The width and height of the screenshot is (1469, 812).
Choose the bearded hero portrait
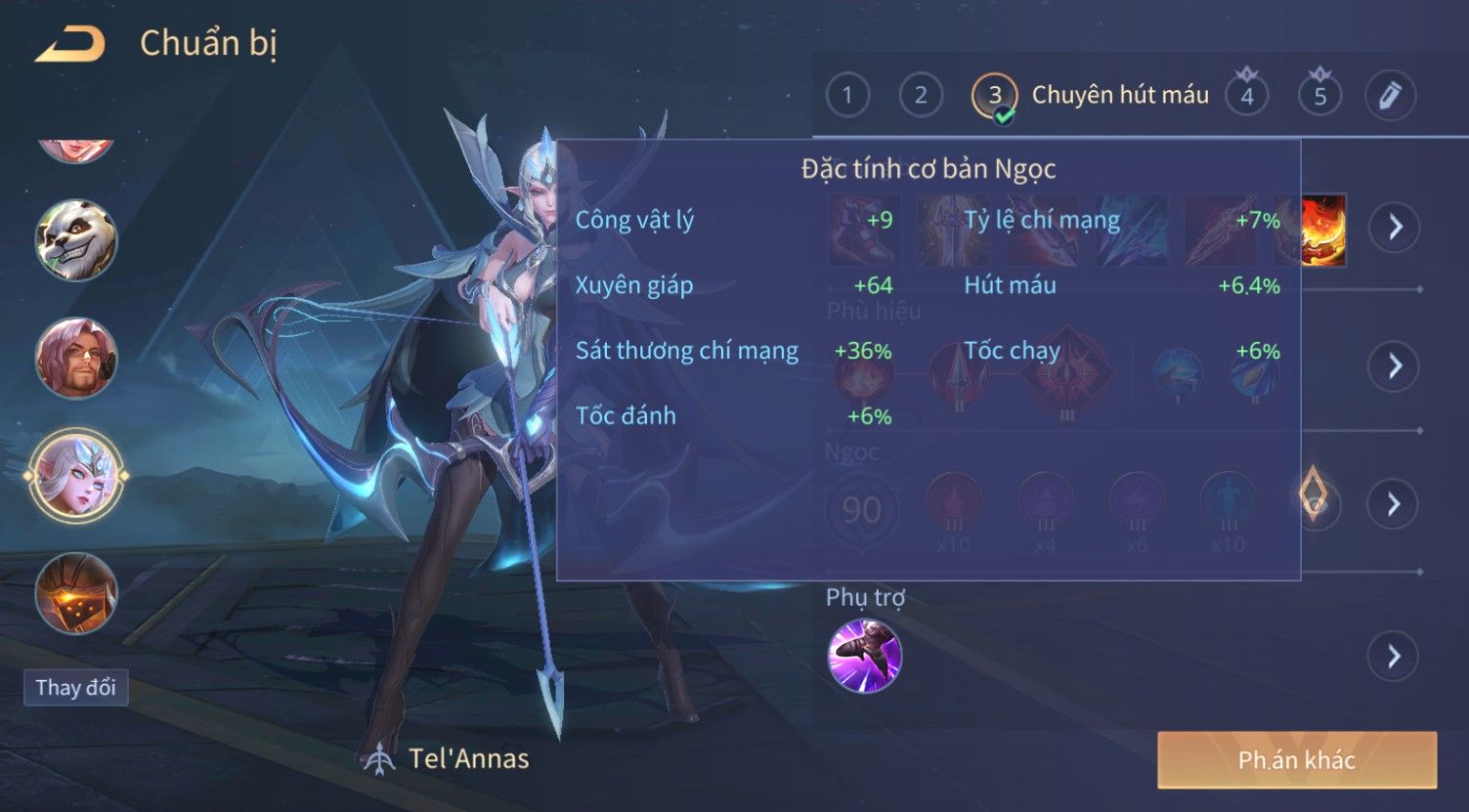[76, 358]
